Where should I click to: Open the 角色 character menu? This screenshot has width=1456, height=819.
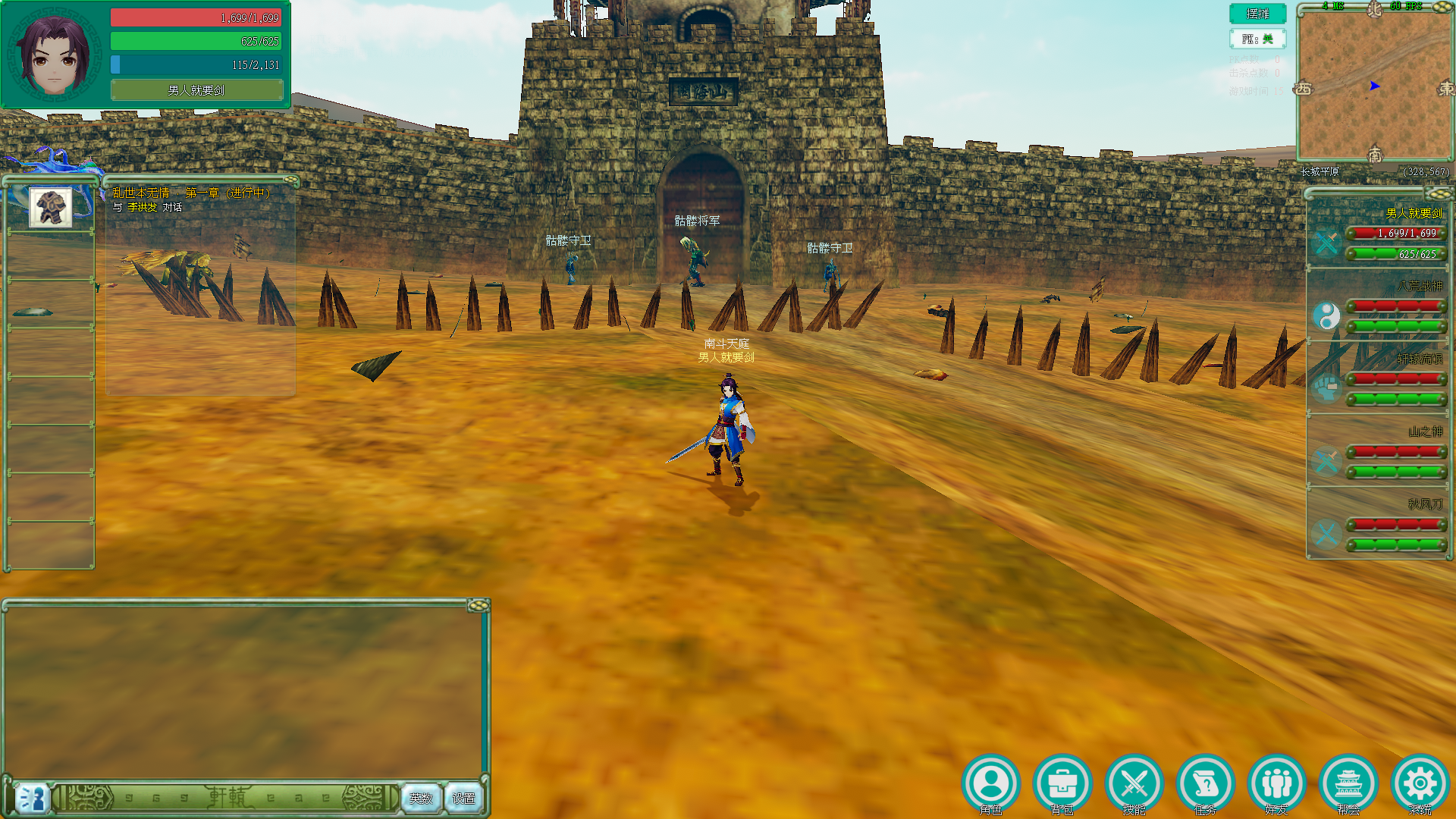[990, 783]
